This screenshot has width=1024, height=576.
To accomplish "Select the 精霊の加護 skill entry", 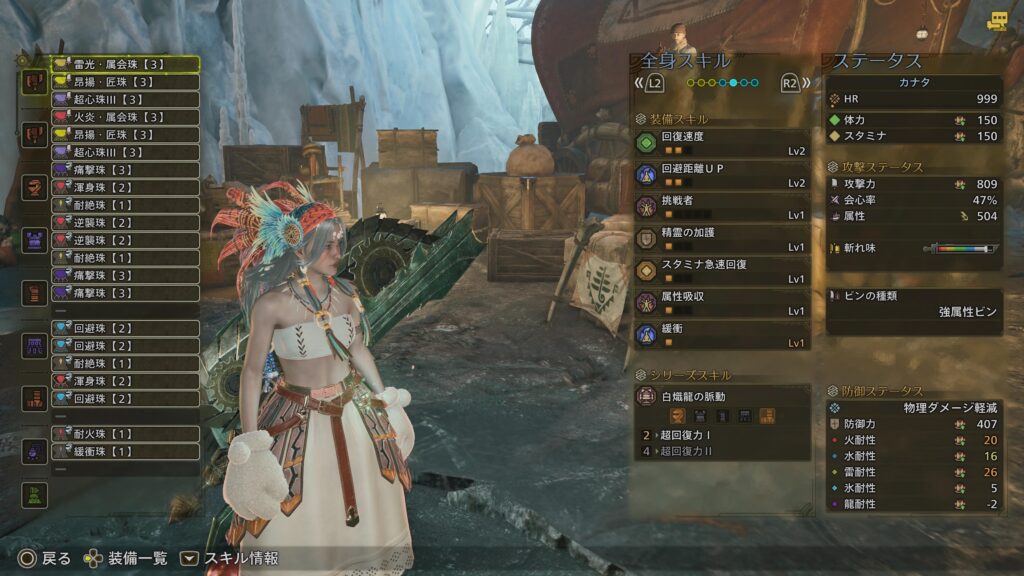I will click(x=721, y=238).
